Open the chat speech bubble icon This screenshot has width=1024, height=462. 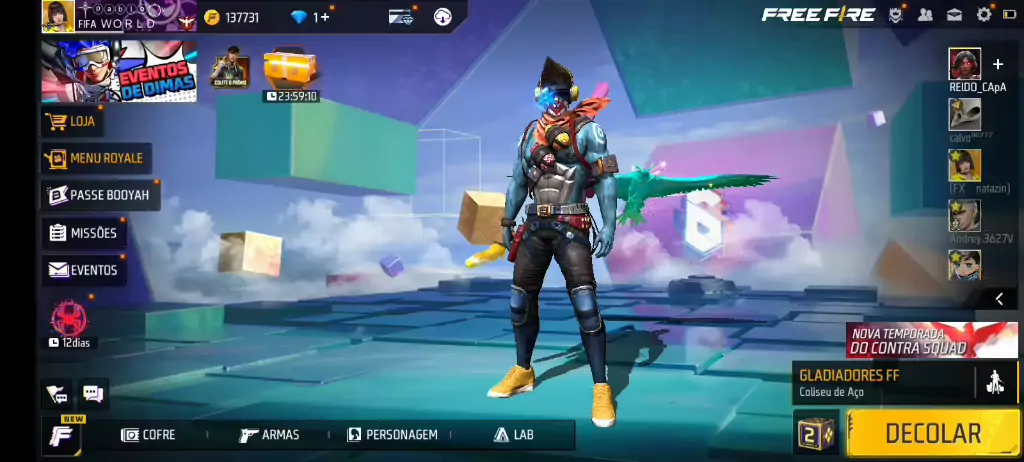coord(93,394)
